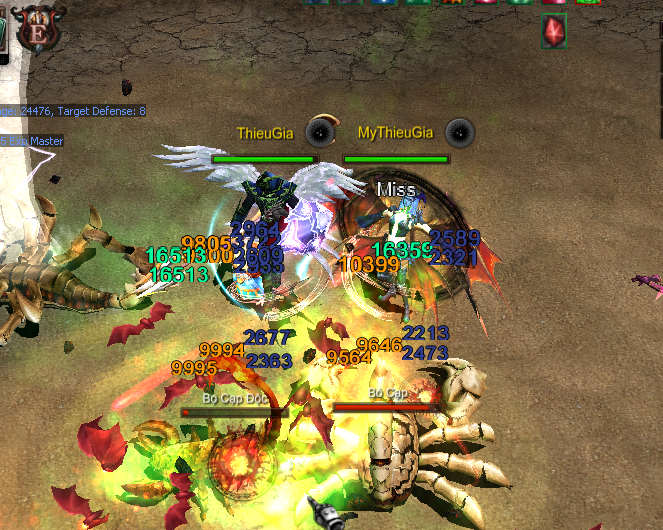Viewport: 663px width, 530px height.
Task: Select the red crystal buff icon
Action: 554,32
